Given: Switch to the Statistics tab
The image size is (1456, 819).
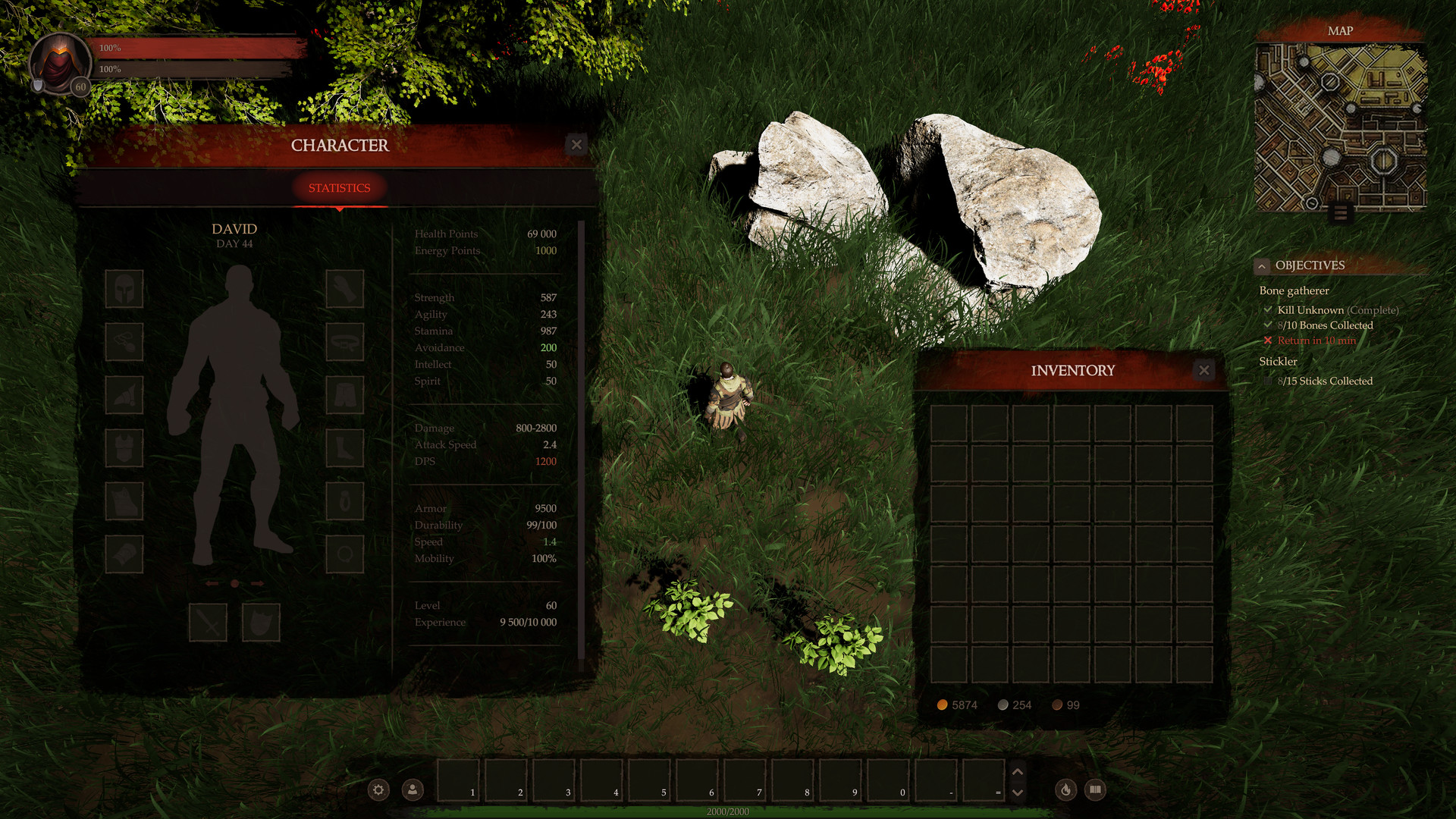Looking at the screenshot, I should pos(338,188).
